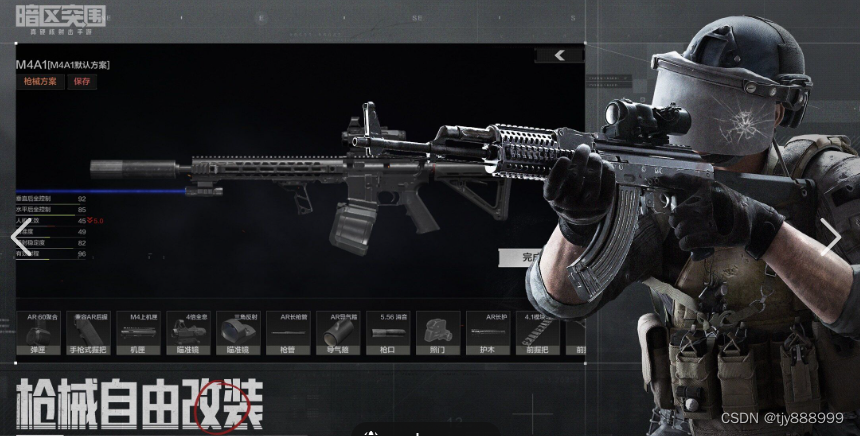
Task: Pick the 4倍 scope 瞄准镜 slot
Action: coord(188,334)
